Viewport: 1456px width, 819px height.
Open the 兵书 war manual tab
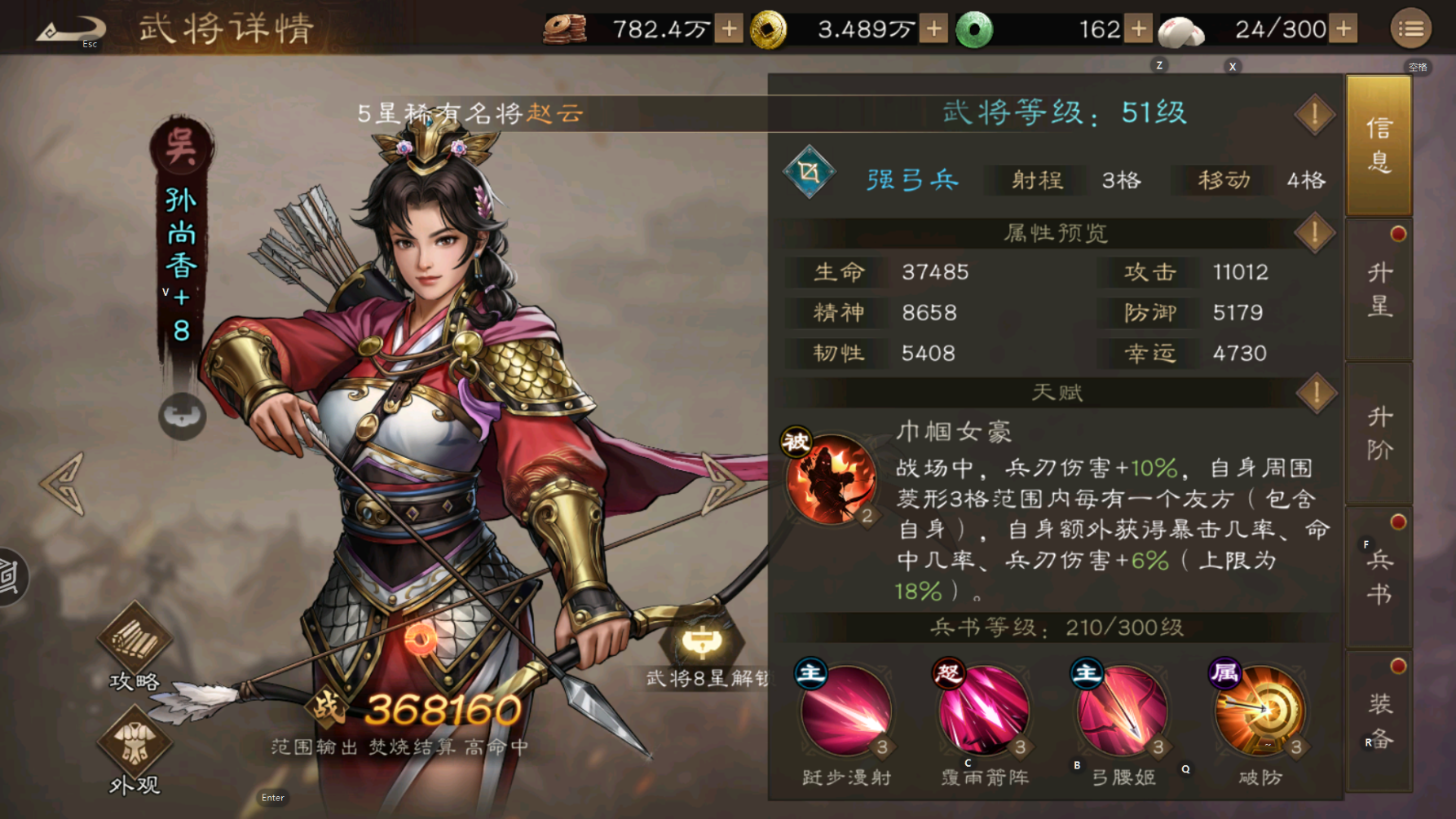click(x=1379, y=577)
